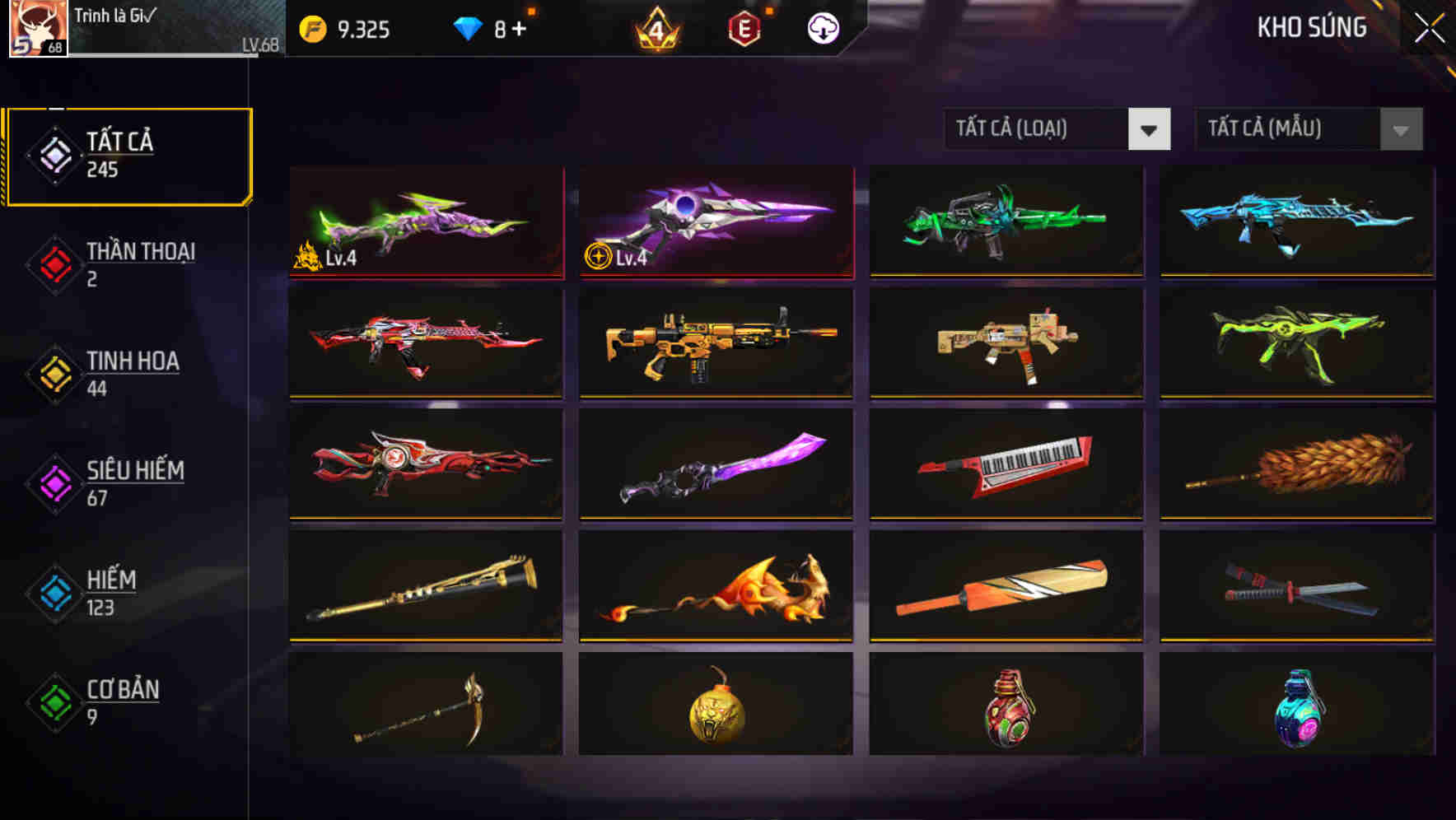Click the KHO SÚNG title
Image resolution: width=1456 pixels, height=820 pixels.
1312,27
